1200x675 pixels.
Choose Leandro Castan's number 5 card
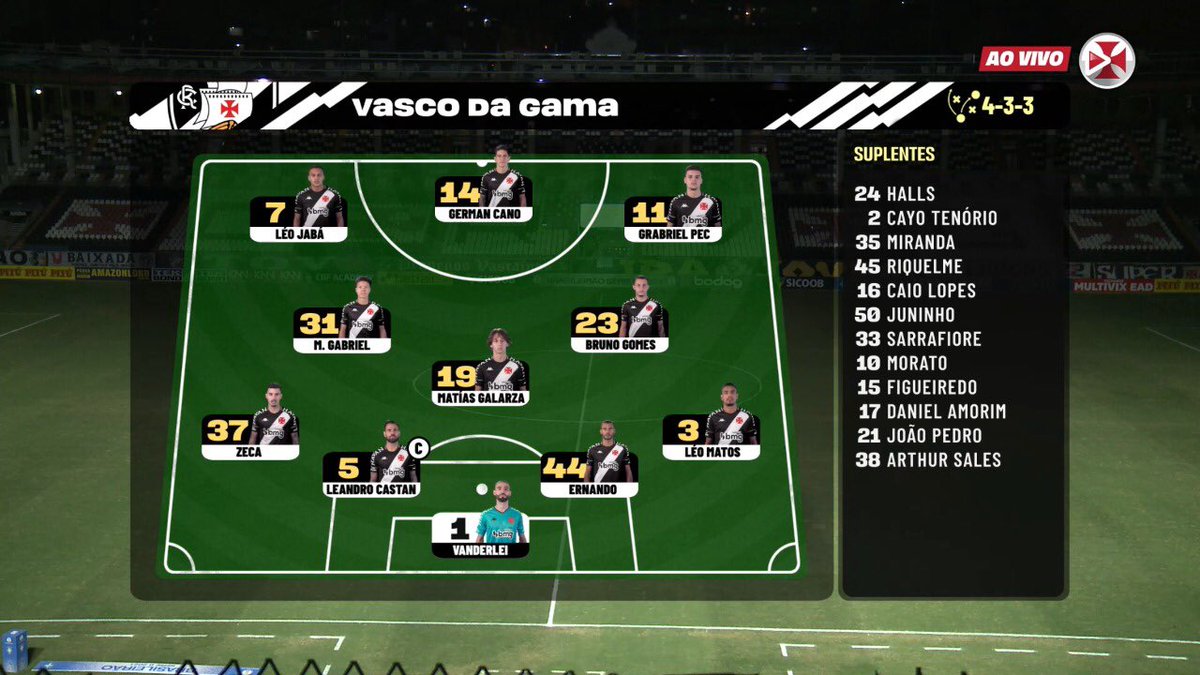point(371,474)
